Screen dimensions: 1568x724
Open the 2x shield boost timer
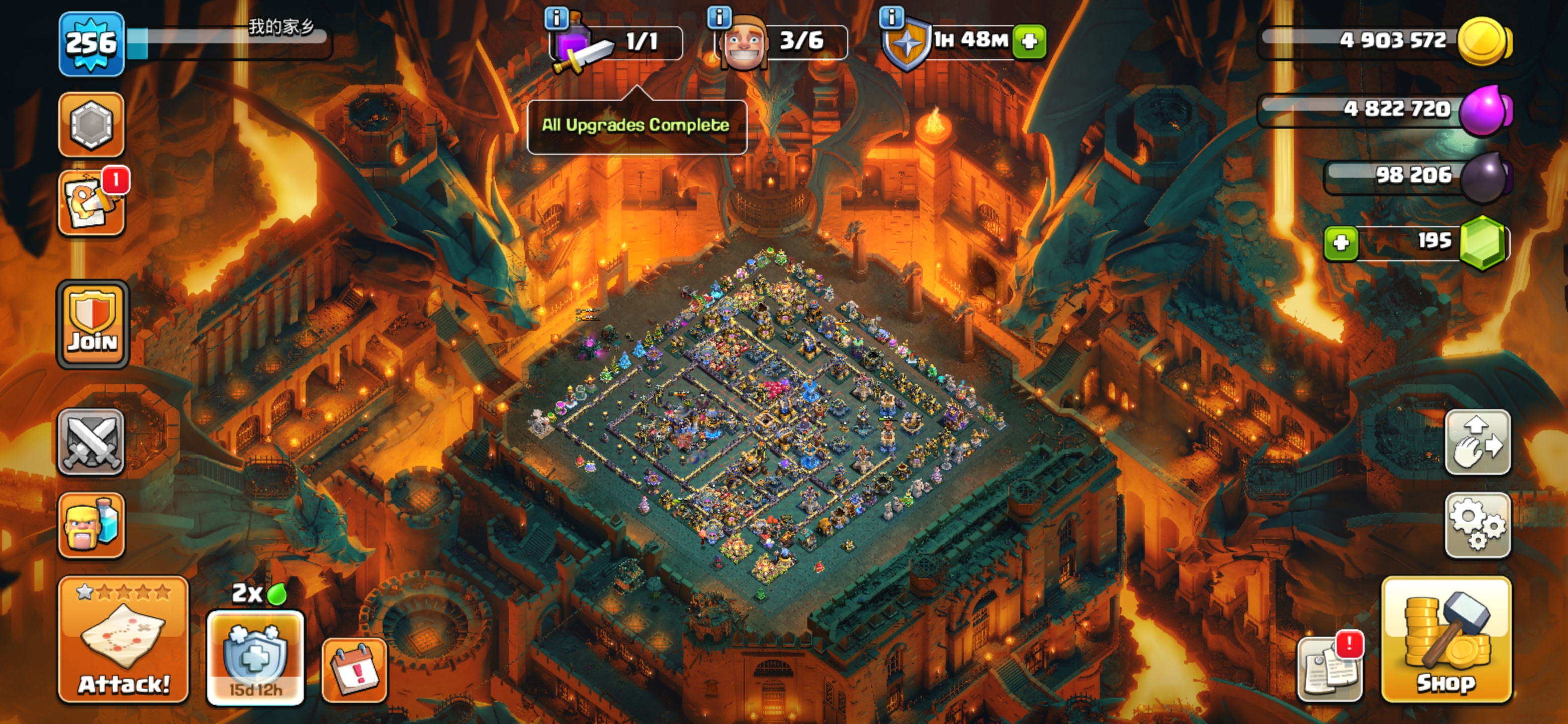(x=255, y=658)
